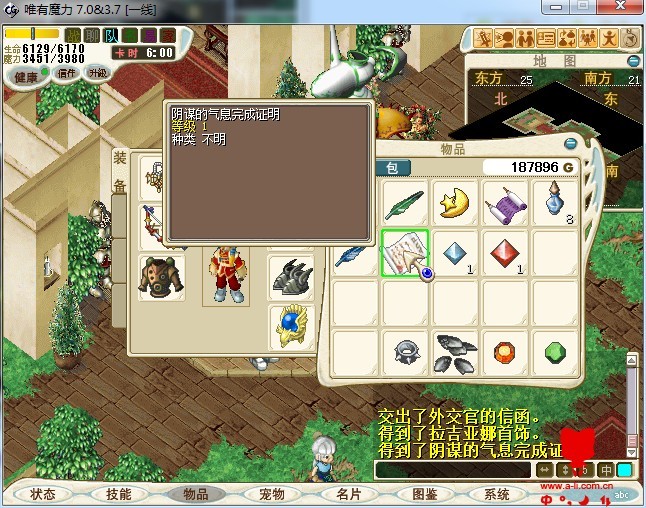Open the 名片 name card menu

coord(348,493)
